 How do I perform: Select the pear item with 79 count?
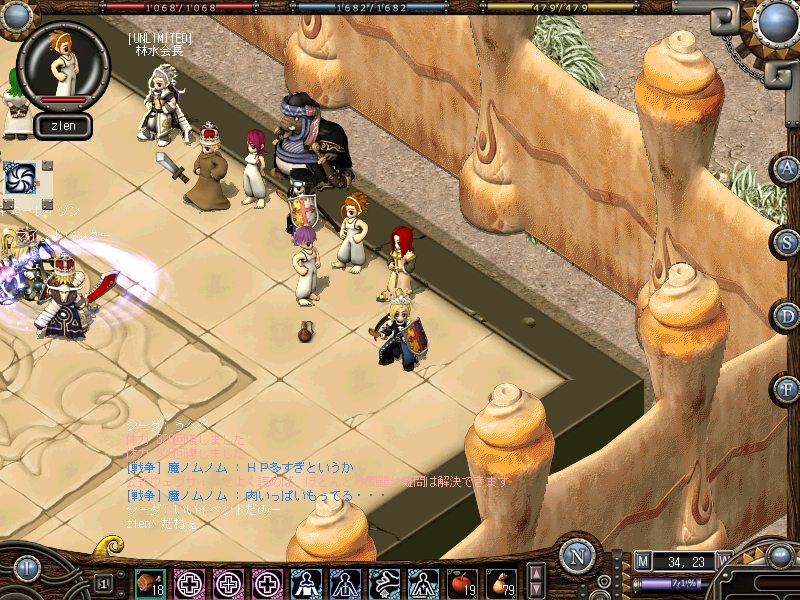[501, 582]
